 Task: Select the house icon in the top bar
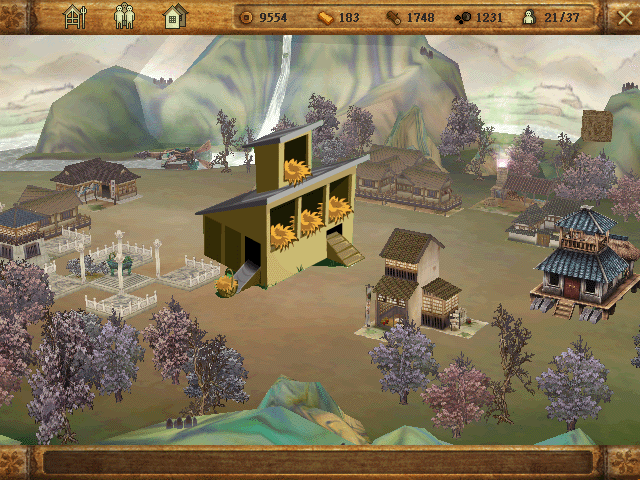175,16
